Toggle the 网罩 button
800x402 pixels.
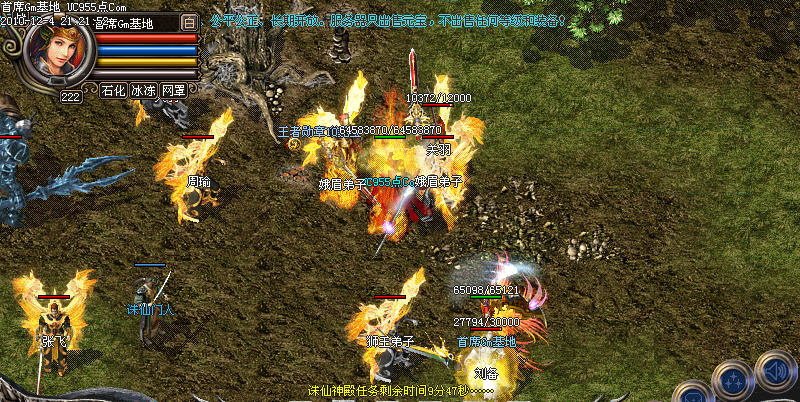[x=173, y=90]
